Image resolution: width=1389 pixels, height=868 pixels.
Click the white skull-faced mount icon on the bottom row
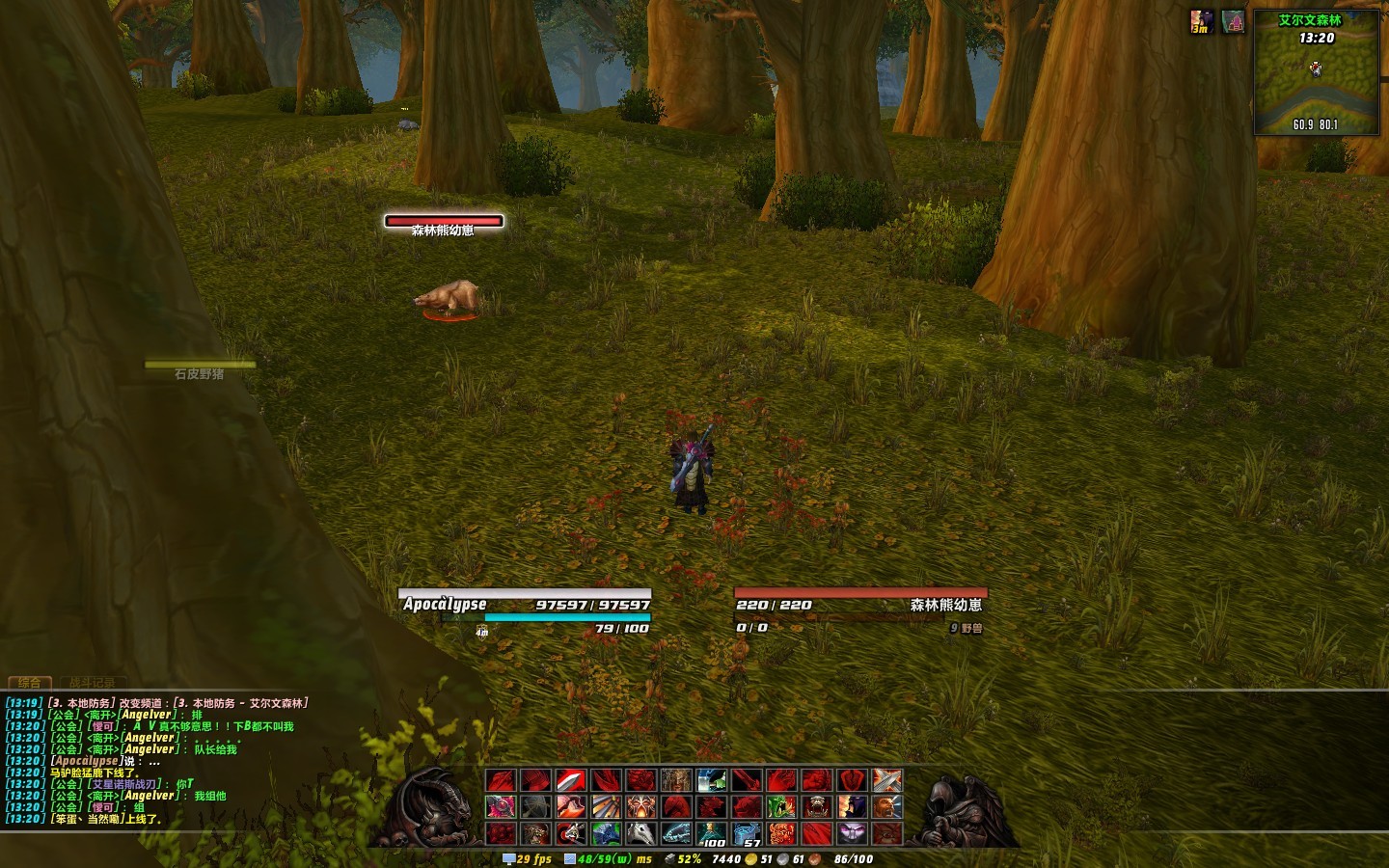pos(641,832)
